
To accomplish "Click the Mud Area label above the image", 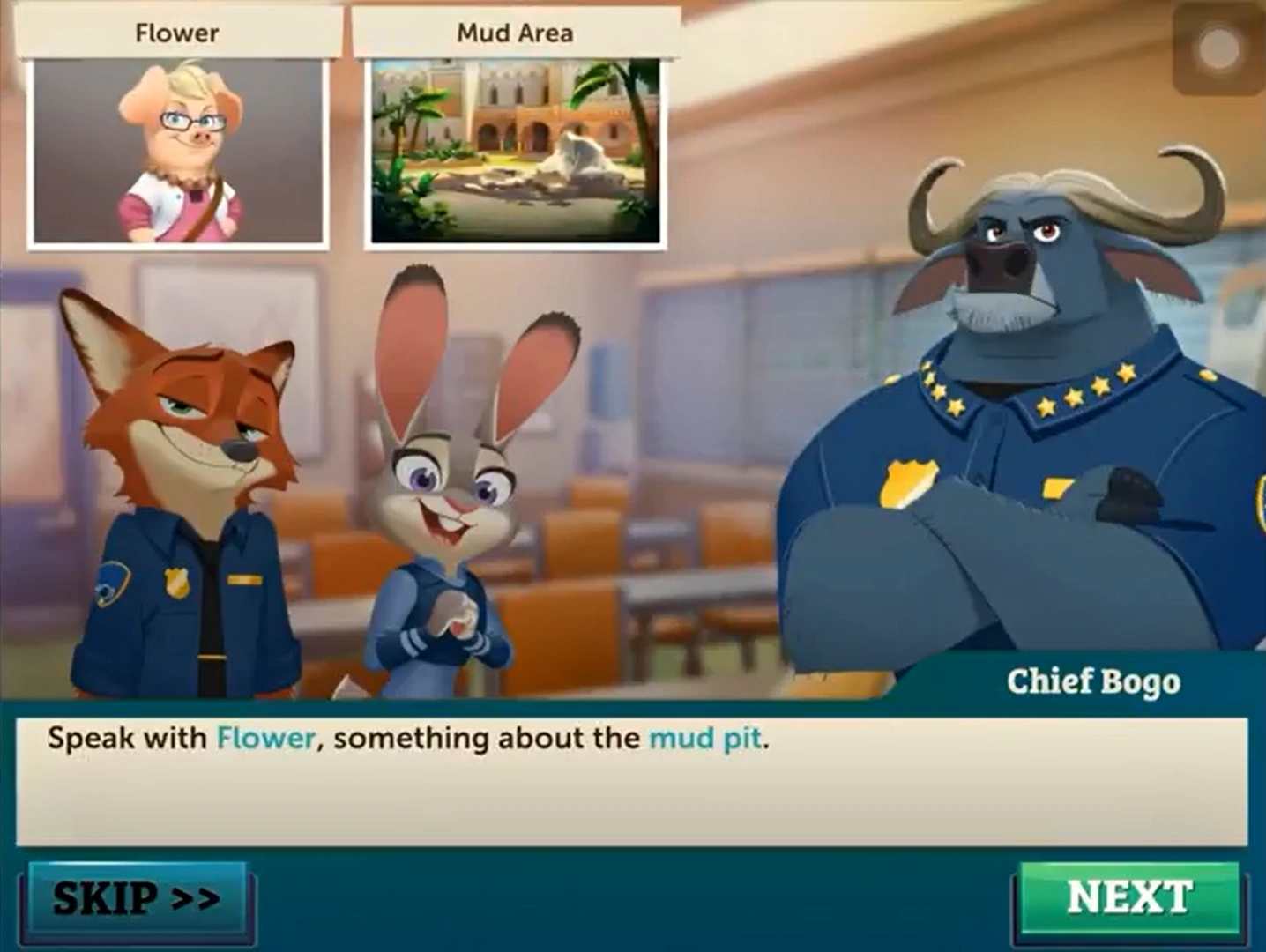I will click(x=514, y=33).
